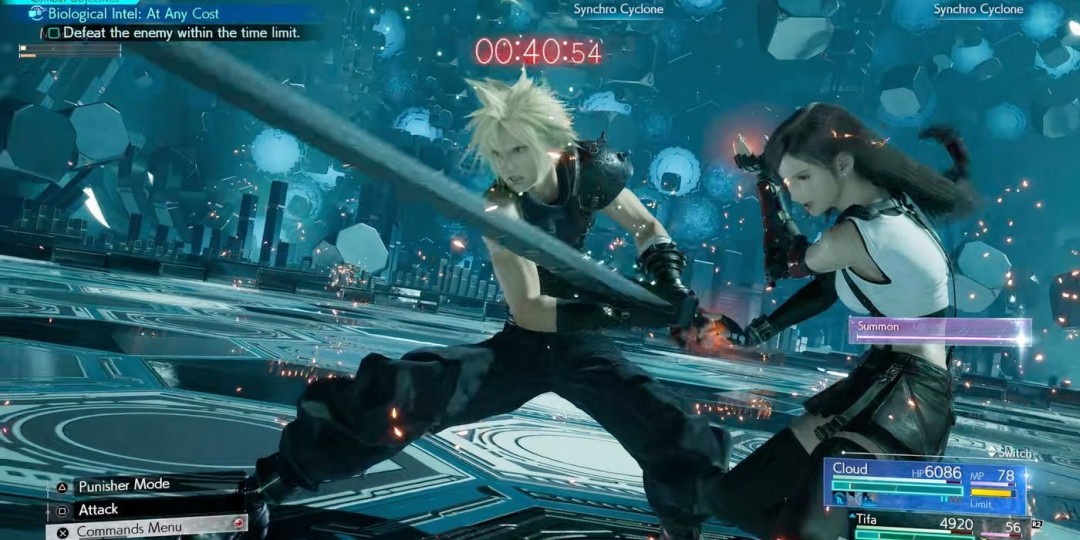
Task: Select the Punisher Mode command
Action: [123, 486]
